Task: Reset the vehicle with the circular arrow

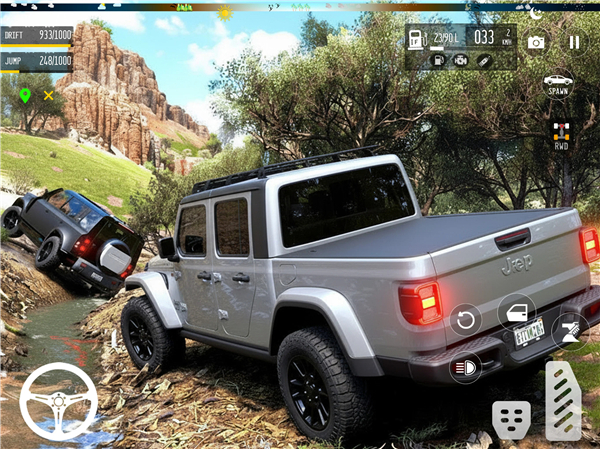Action: 465,320
